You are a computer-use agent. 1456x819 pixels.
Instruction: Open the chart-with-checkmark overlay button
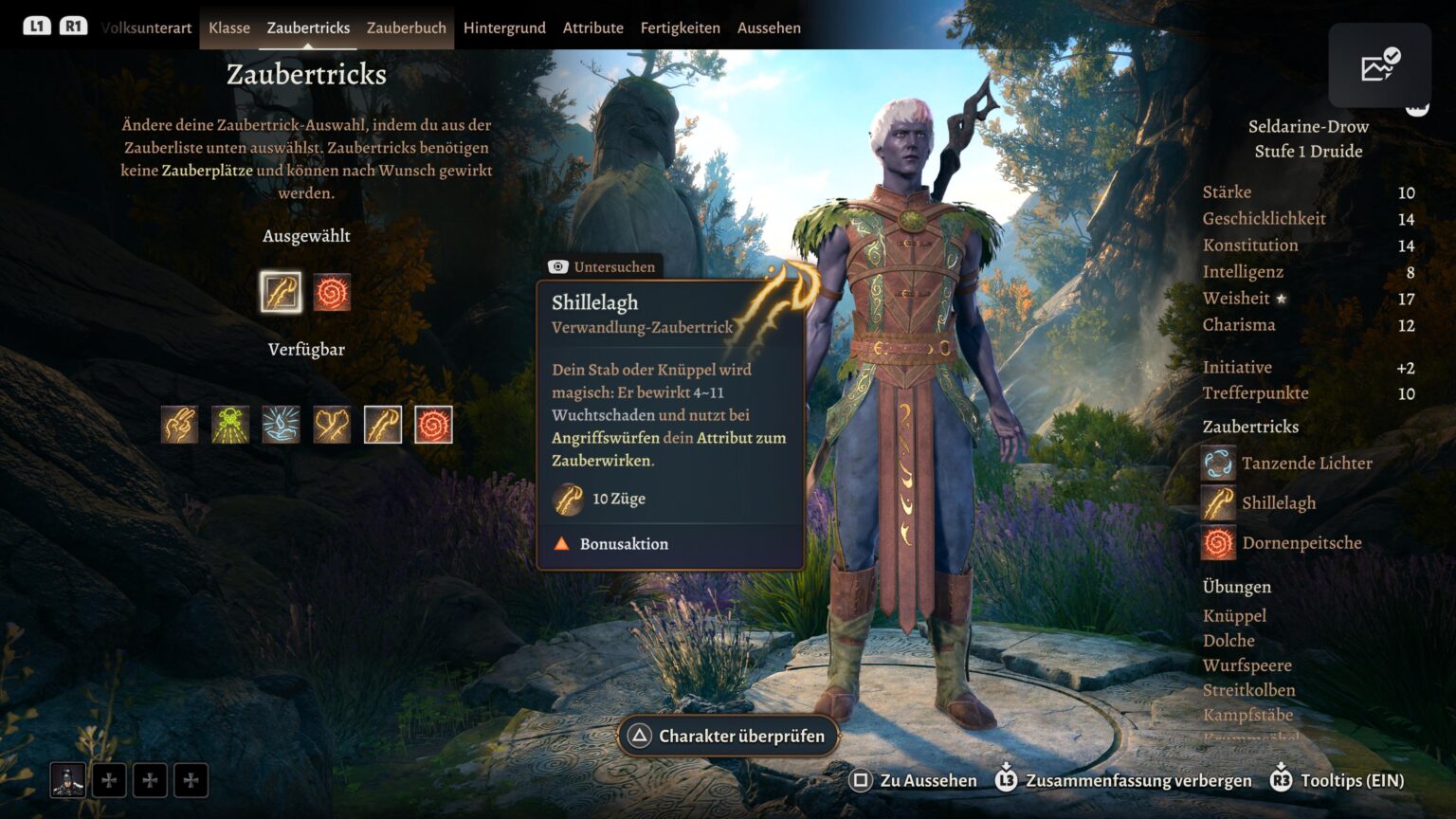(1379, 65)
